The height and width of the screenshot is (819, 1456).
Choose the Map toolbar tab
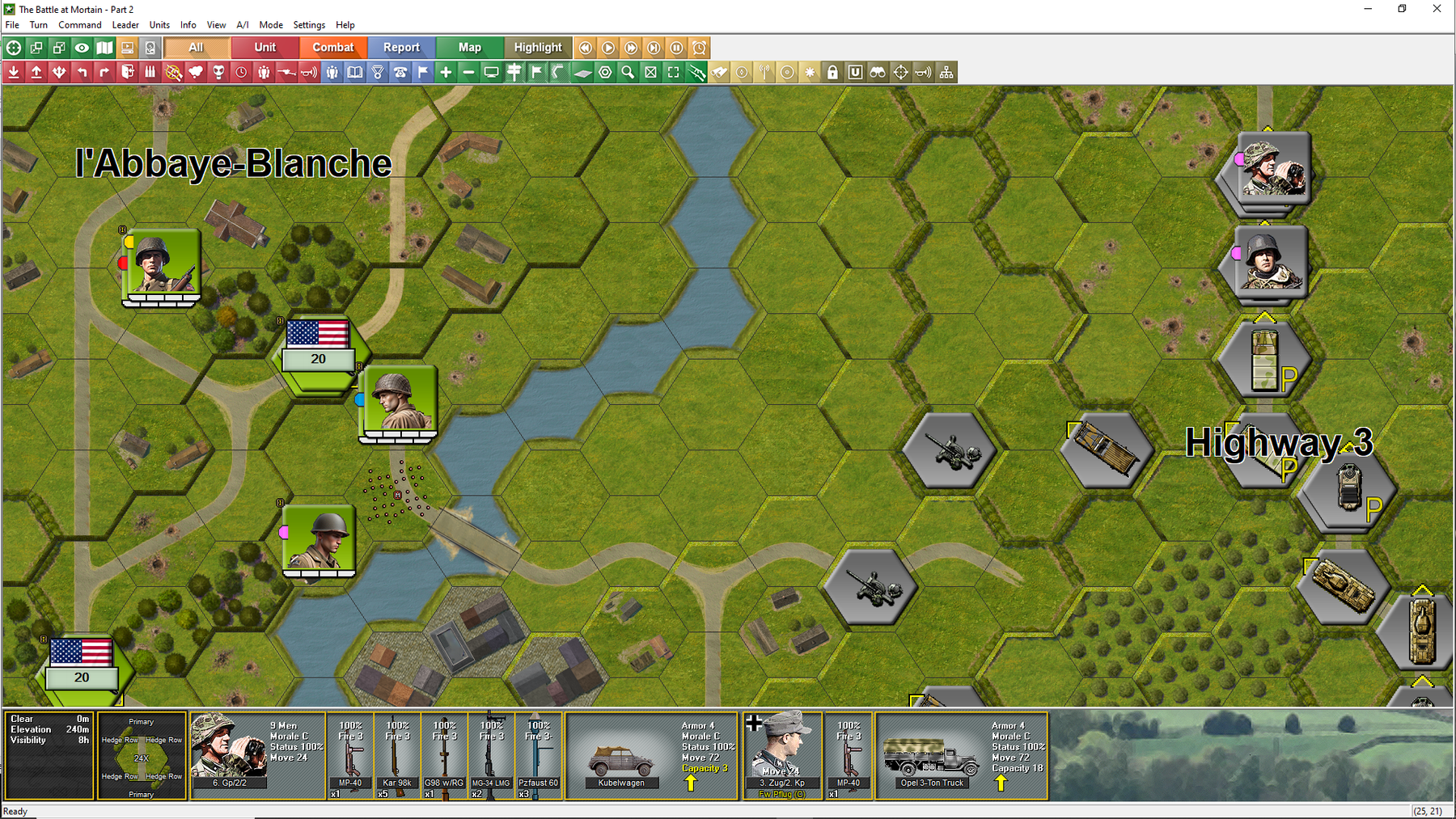469,48
